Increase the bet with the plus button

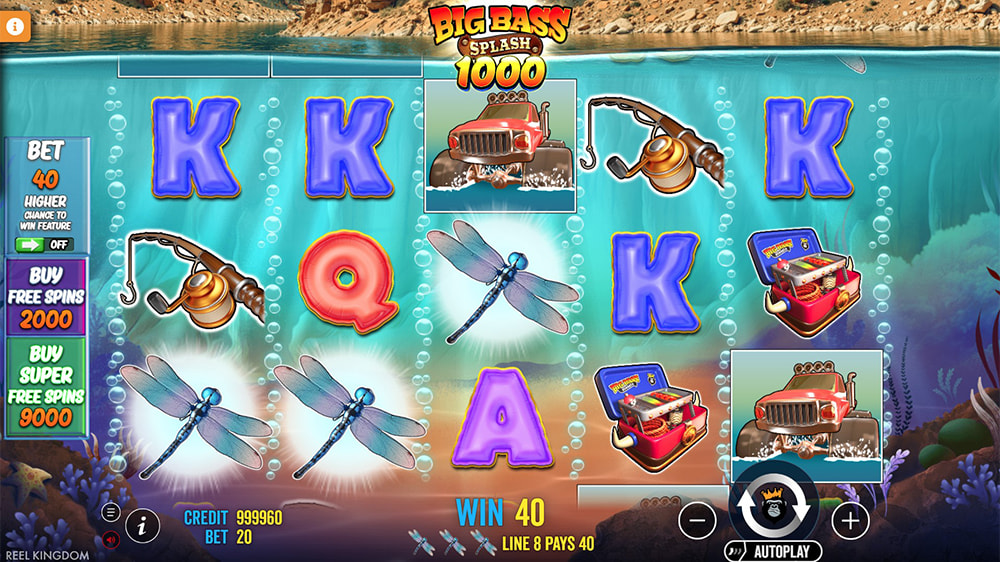(x=850, y=520)
